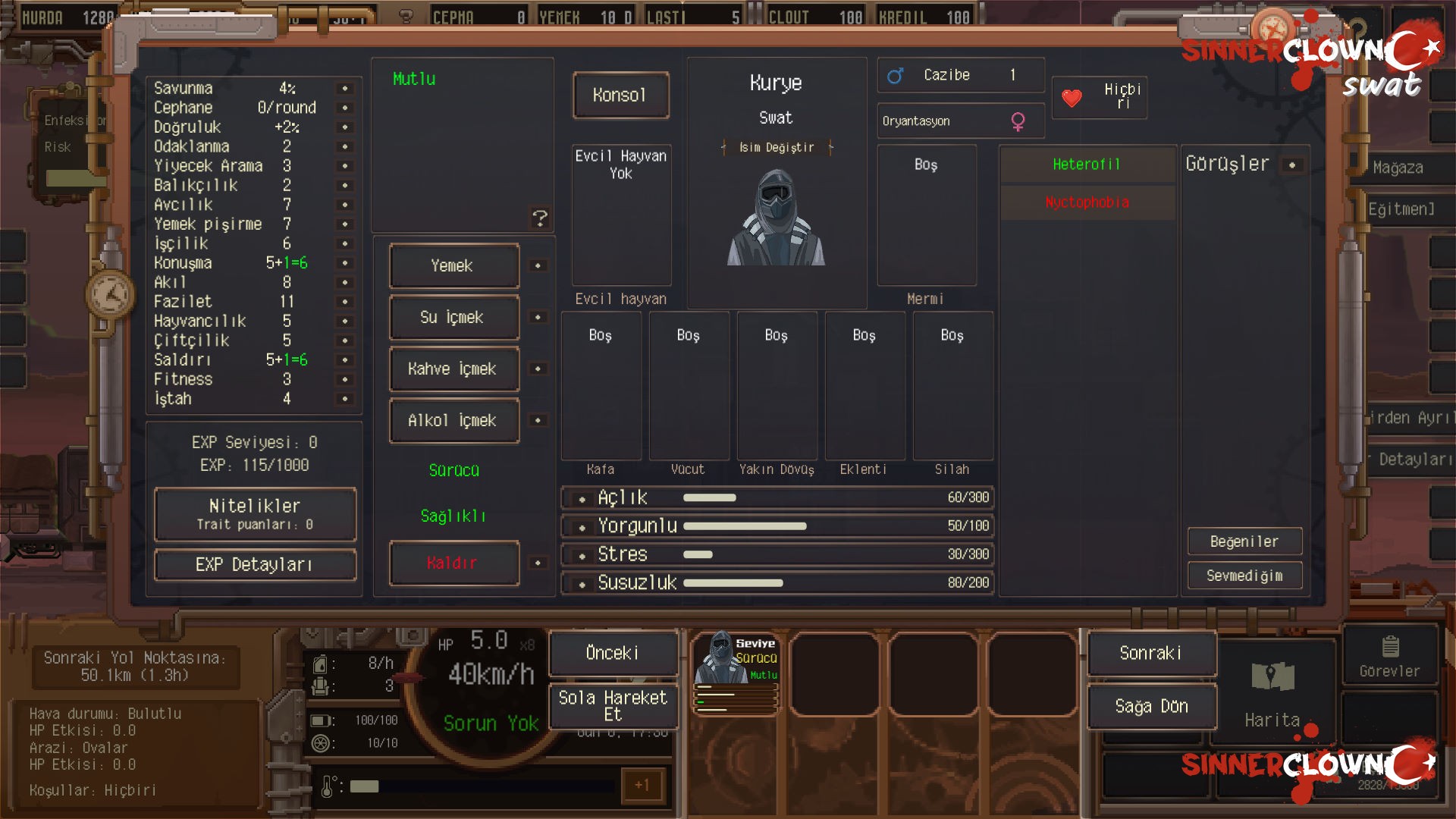The width and height of the screenshot is (1456, 819).
Task: Open the Sevmediğim list
Action: (x=1244, y=576)
